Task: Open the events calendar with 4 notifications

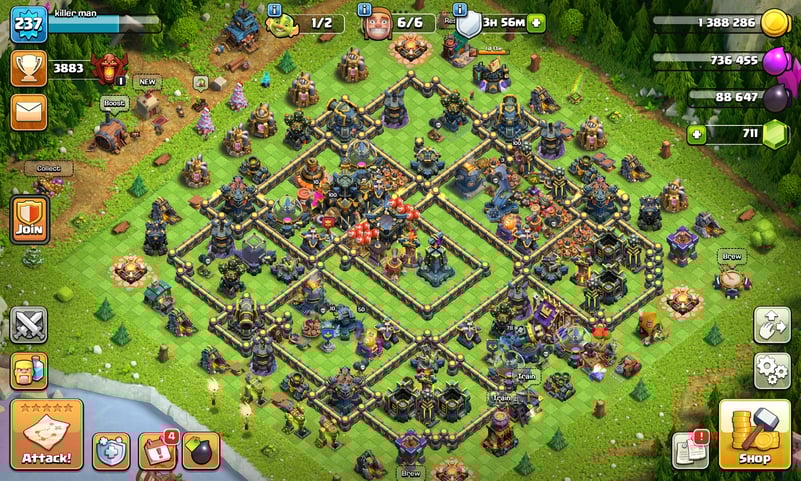Action: pos(156,451)
